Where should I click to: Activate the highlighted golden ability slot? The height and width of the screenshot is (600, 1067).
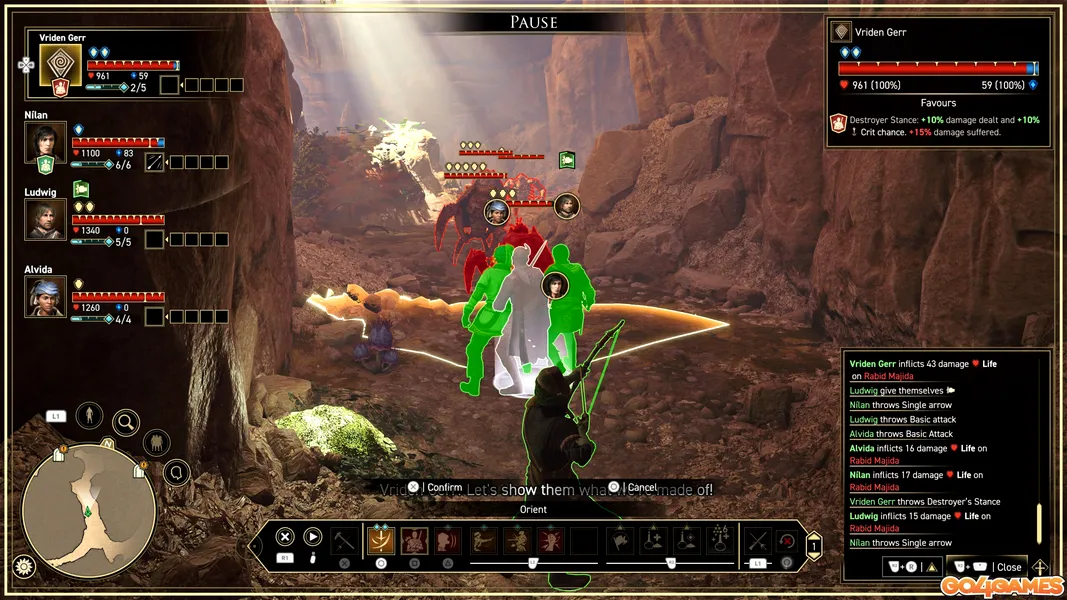coord(380,541)
